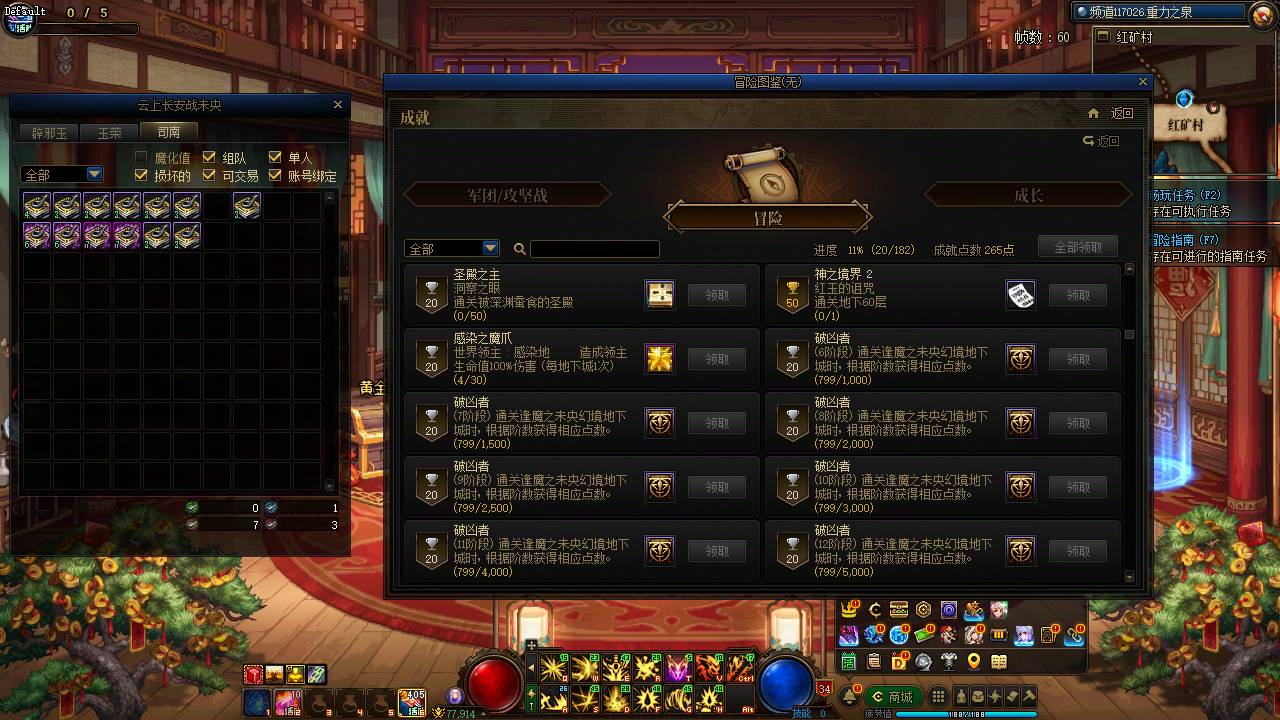Open the event calendar icon with green 活 symbol
This screenshot has width=1280, height=720.
[847, 662]
